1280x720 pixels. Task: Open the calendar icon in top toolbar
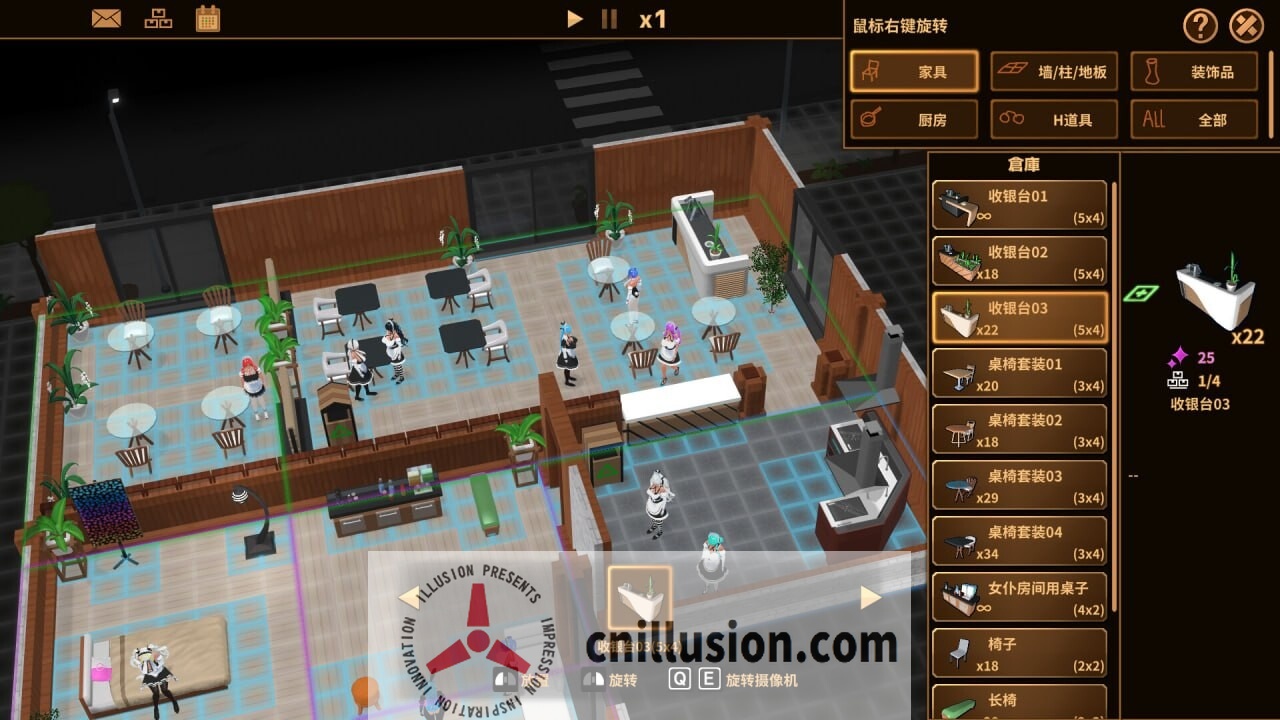[x=208, y=17]
